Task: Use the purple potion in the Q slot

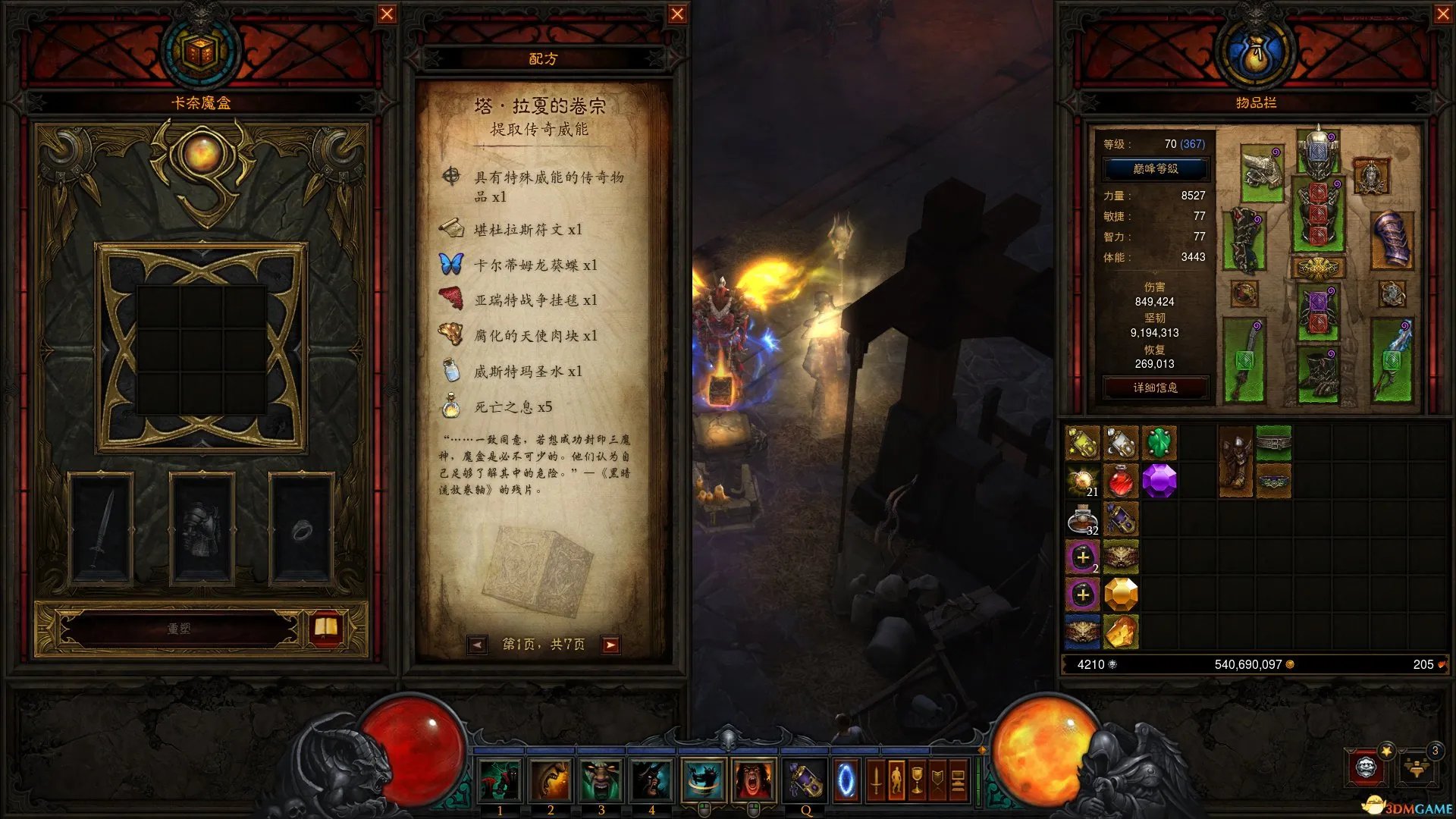Action: [804, 780]
